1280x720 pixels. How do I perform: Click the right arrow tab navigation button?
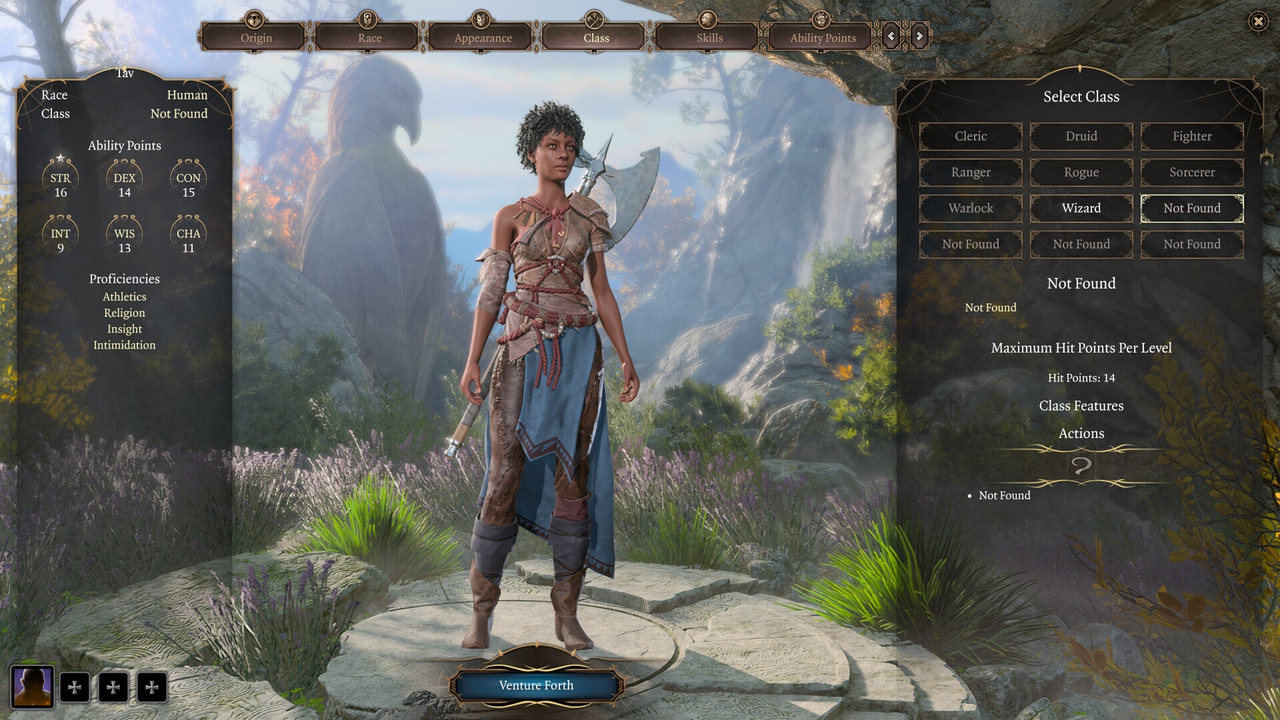920,37
